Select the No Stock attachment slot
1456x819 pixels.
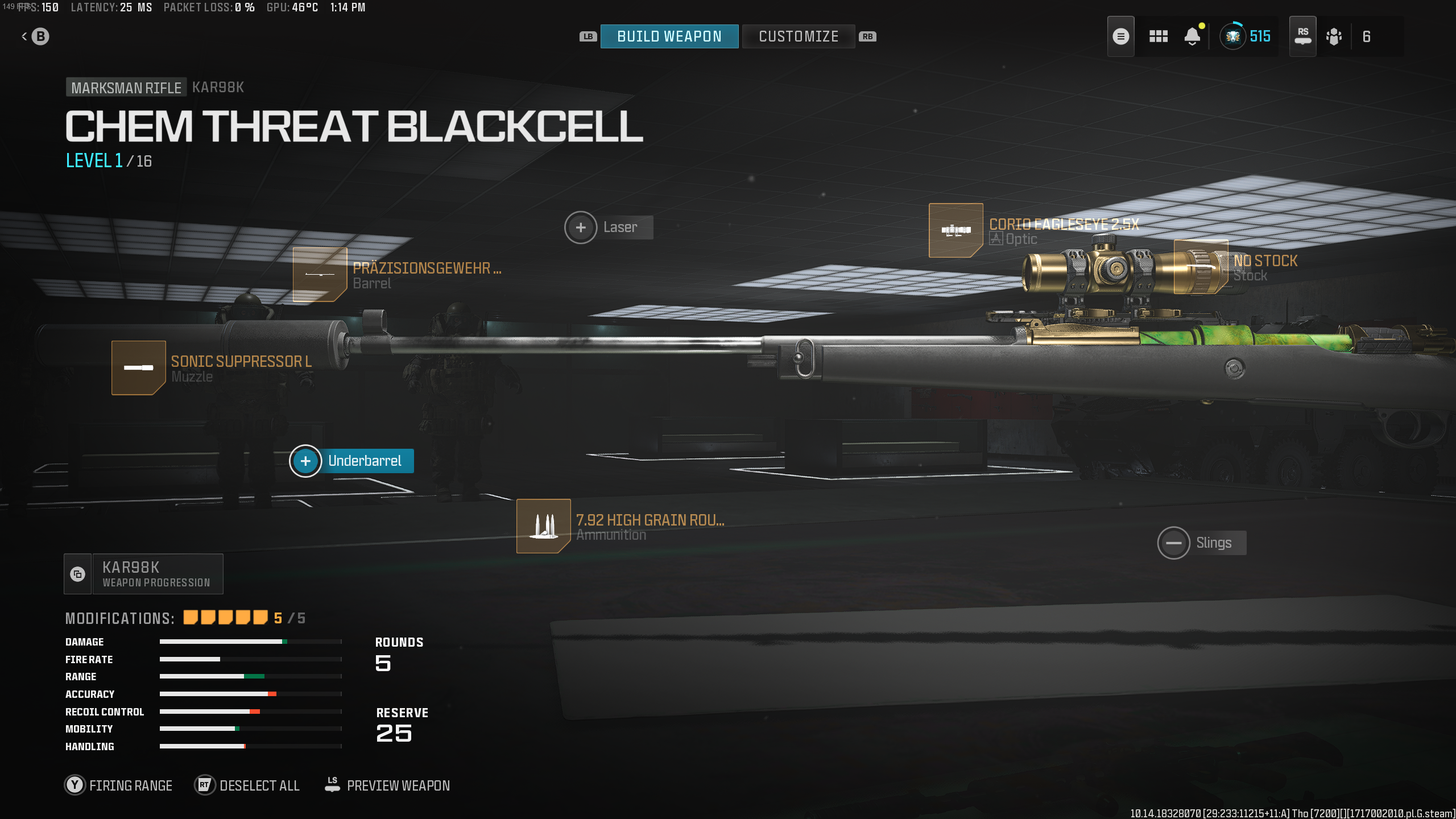tap(1200, 266)
